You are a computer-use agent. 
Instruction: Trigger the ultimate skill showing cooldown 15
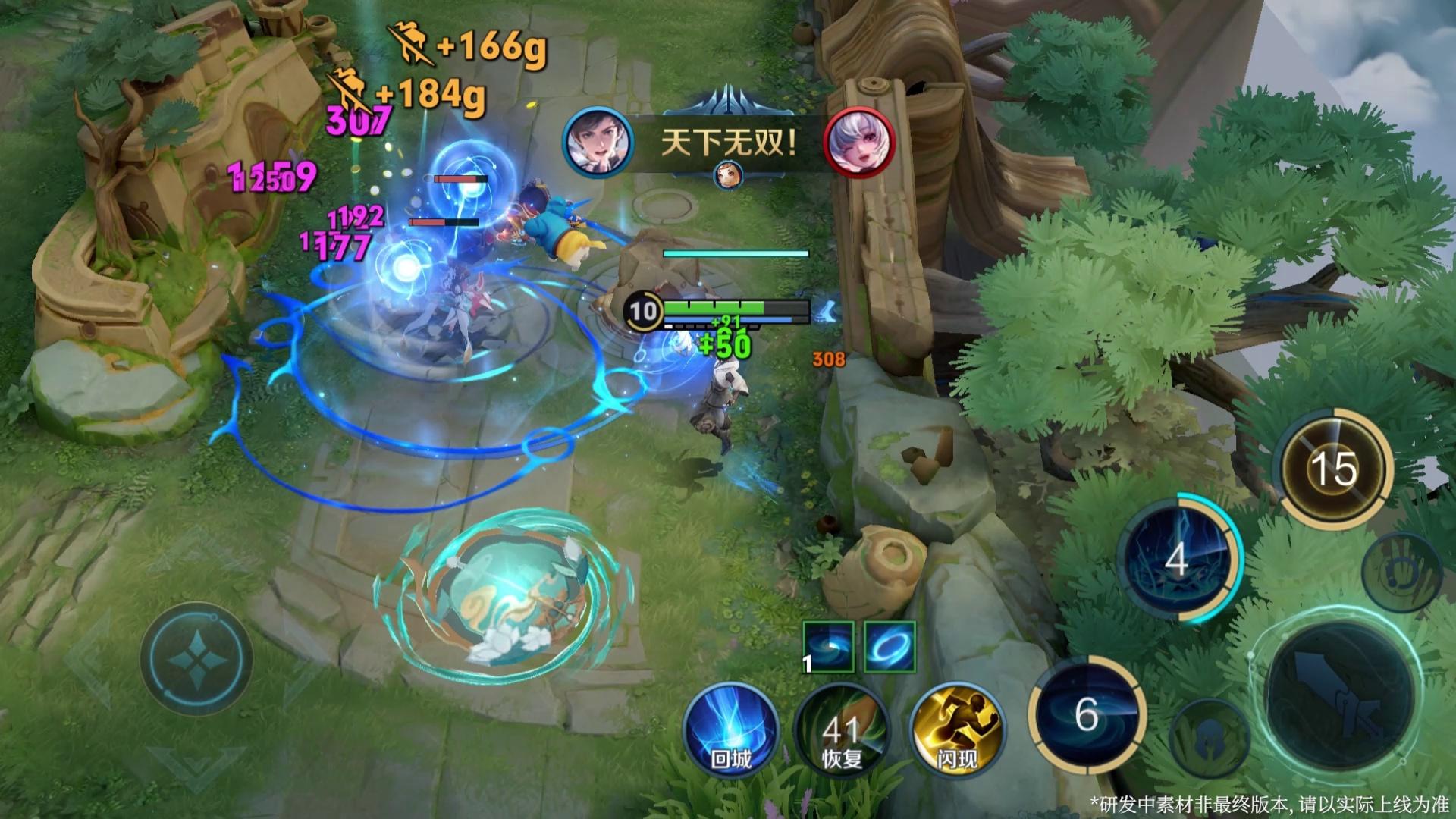pyautogui.click(x=1335, y=467)
